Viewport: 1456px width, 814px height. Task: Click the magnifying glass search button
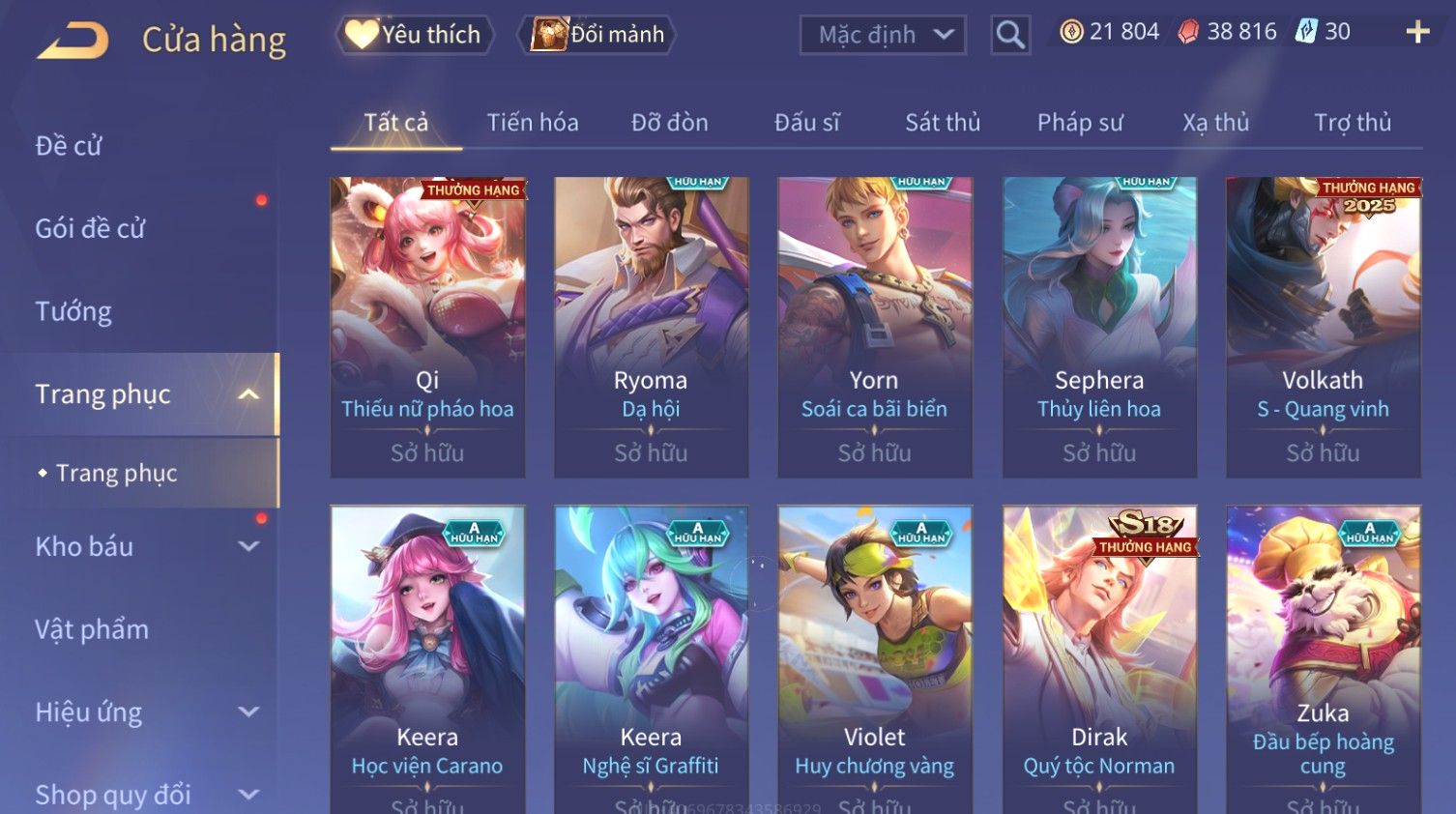pyautogui.click(x=1009, y=35)
